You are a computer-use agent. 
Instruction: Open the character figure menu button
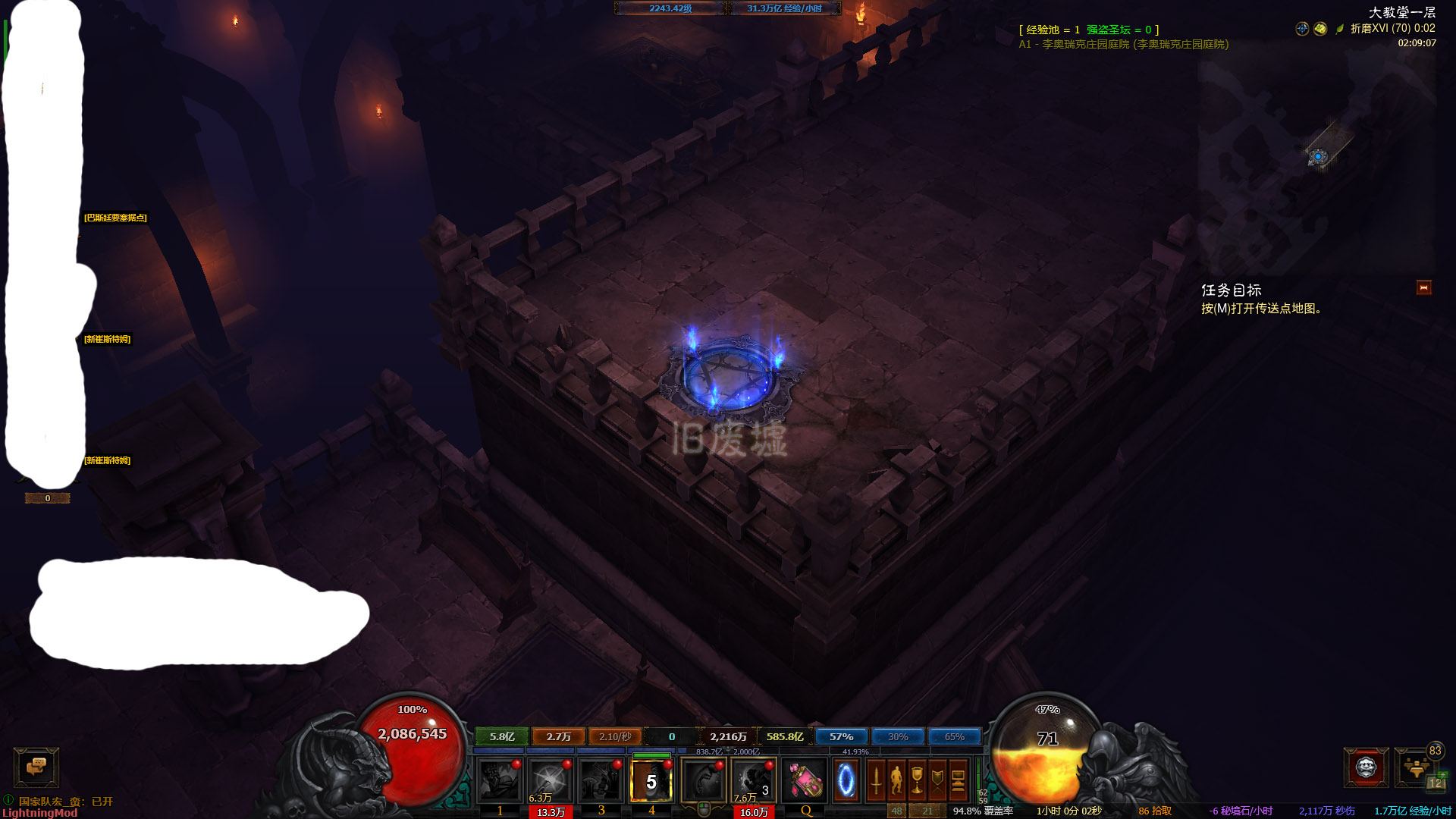pos(896,780)
